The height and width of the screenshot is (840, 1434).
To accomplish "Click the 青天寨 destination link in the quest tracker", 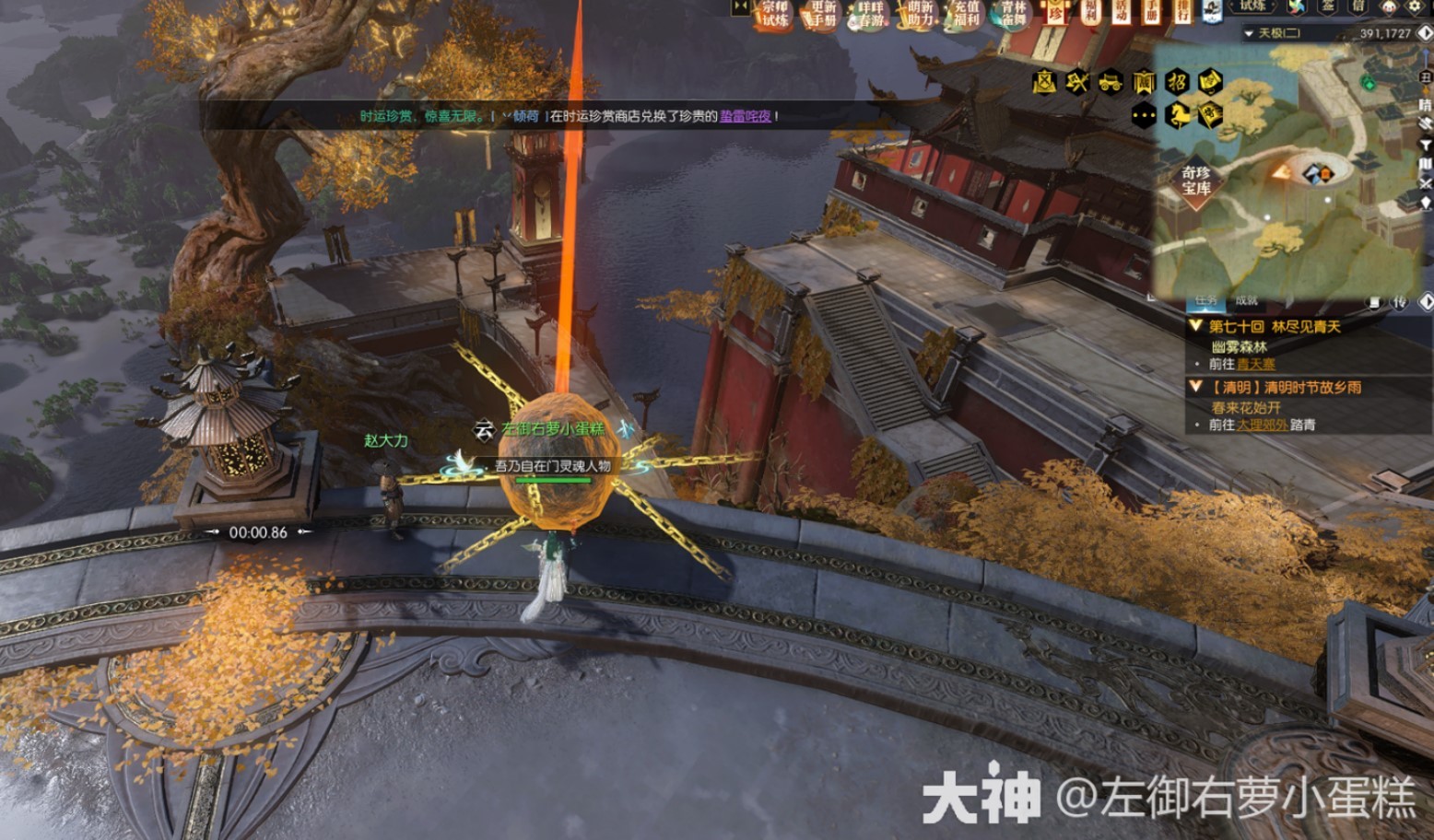I will 1258,363.
